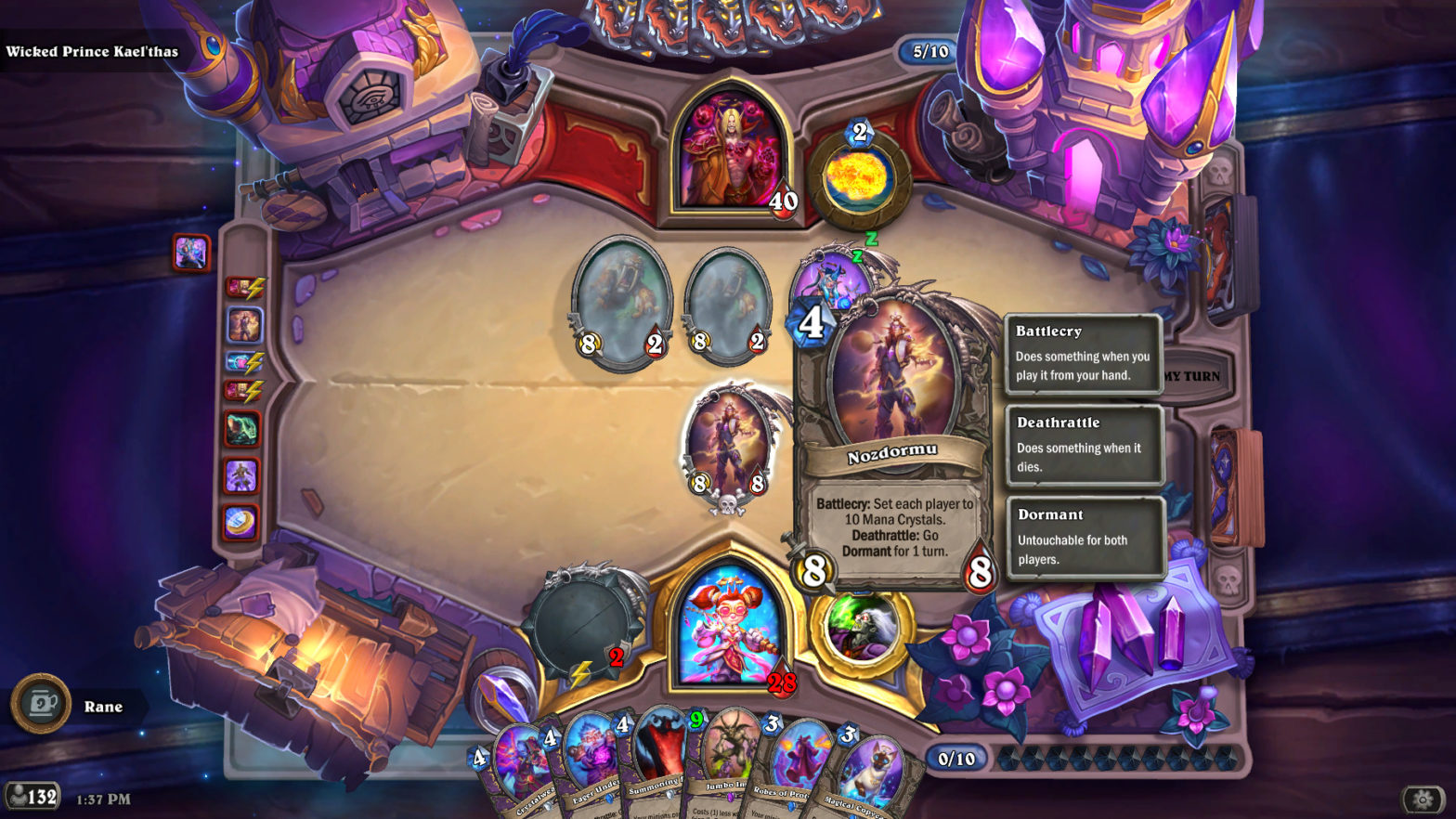
Task: Click the Wicked Prince Kael'thas nameplate
Action: 93,52
